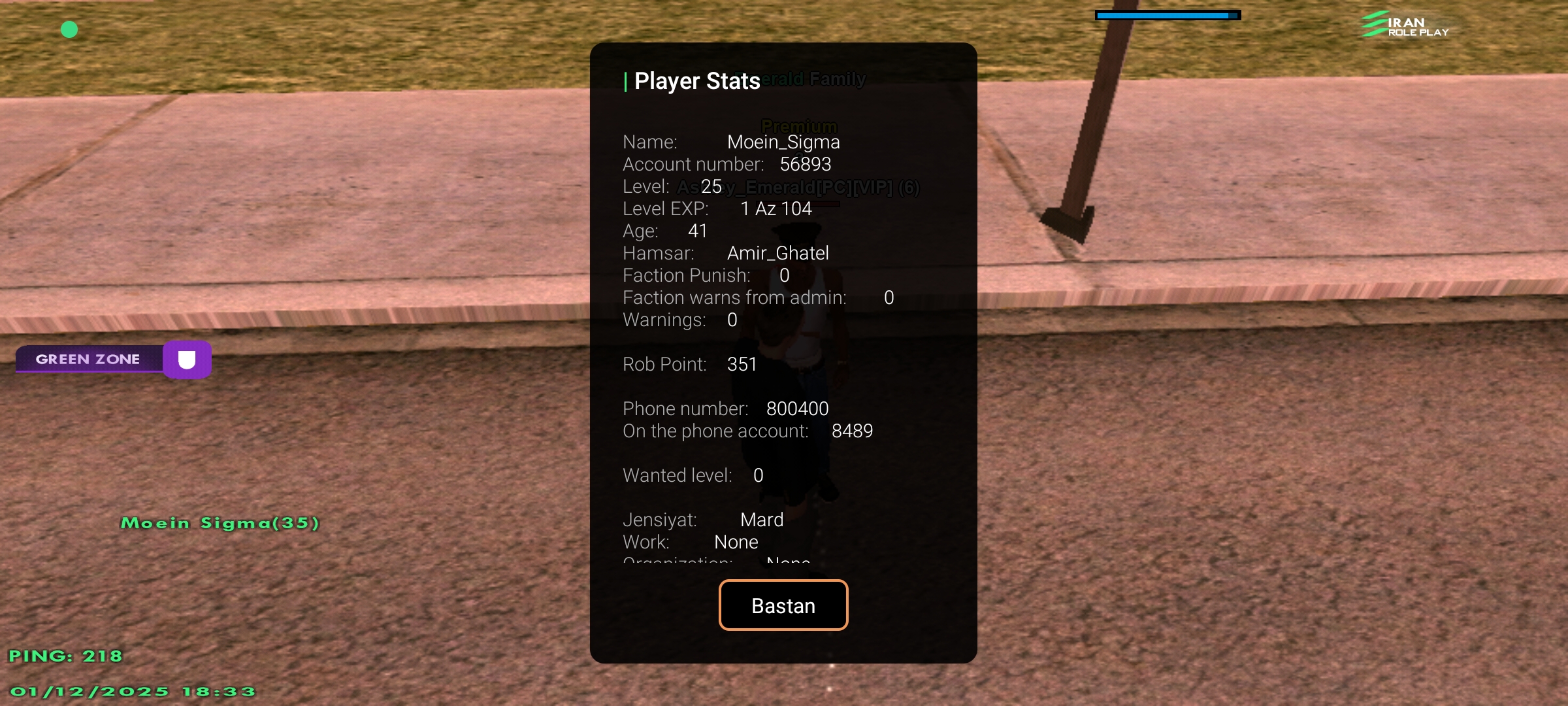Click the green status dot indicator
Viewport: 1568px width, 706px height.
pos(69,29)
